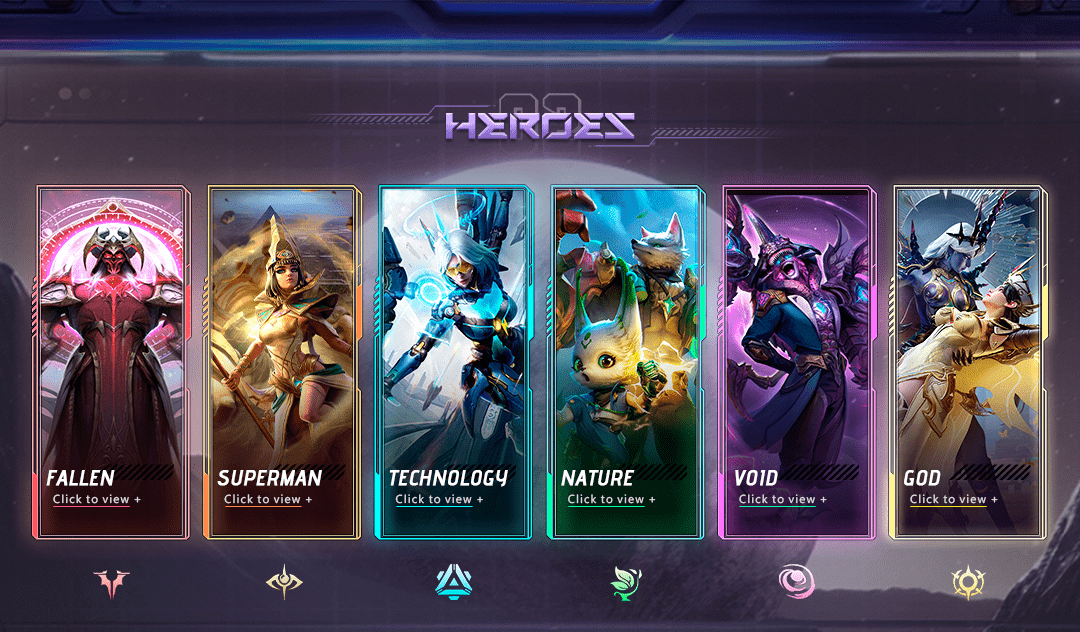This screenshot has height=632, width=1080.
Task: Click the red winged Fallen faction emblem
Action: 112,582
